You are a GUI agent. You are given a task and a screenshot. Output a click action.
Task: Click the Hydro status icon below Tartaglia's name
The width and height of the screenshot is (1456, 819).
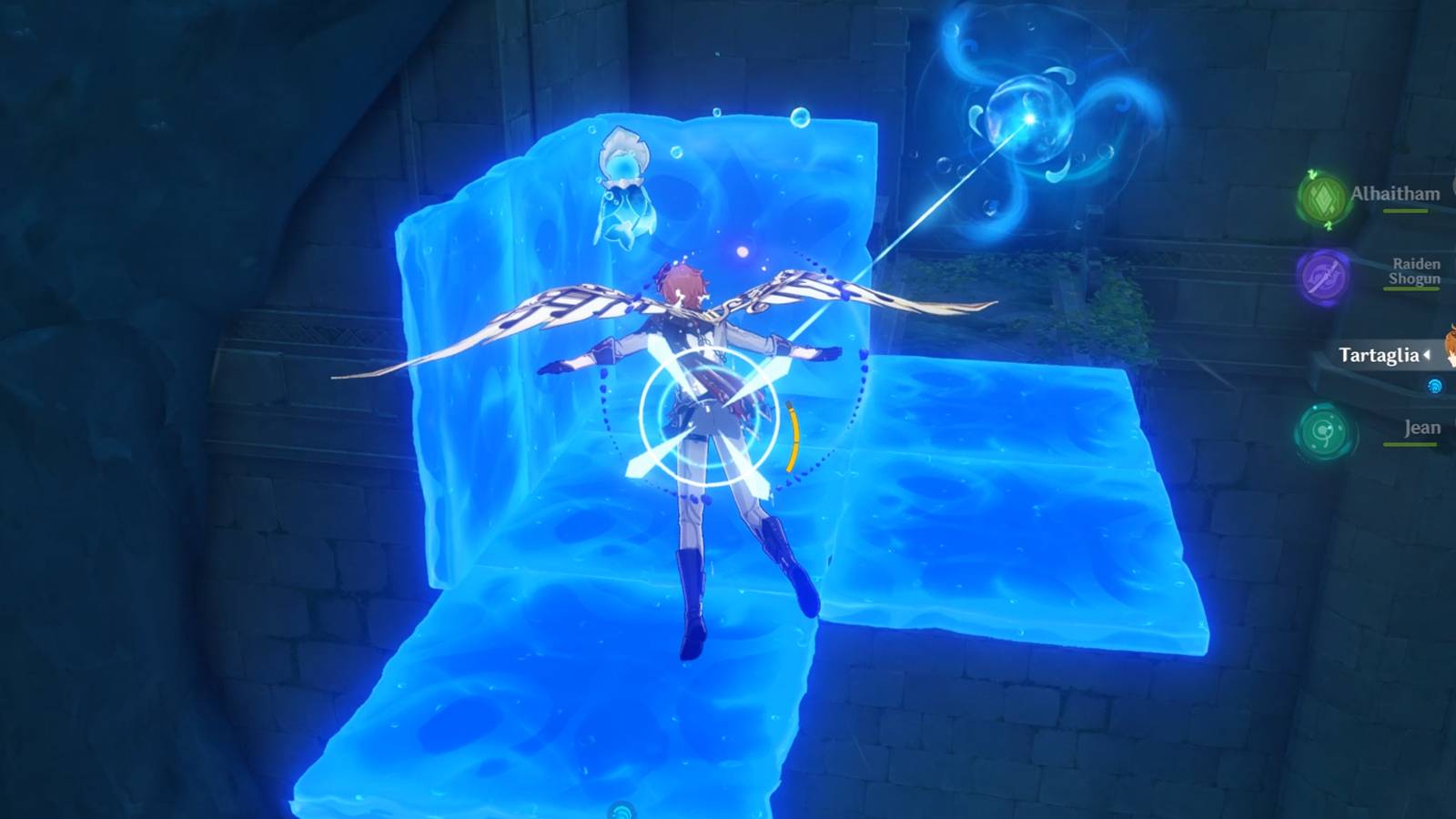tap(1433, 384)
